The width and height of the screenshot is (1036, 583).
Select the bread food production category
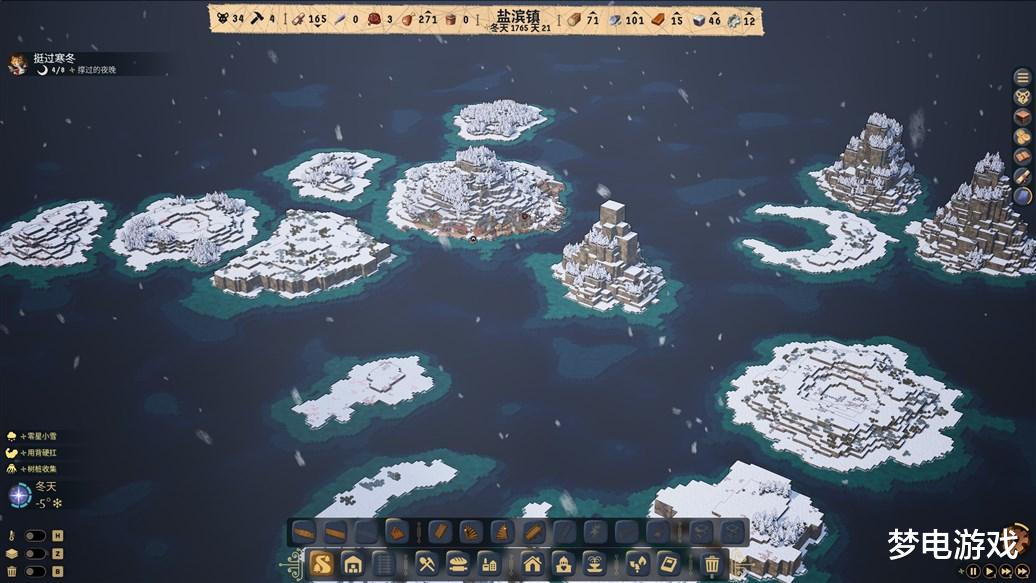click(457, 564)
